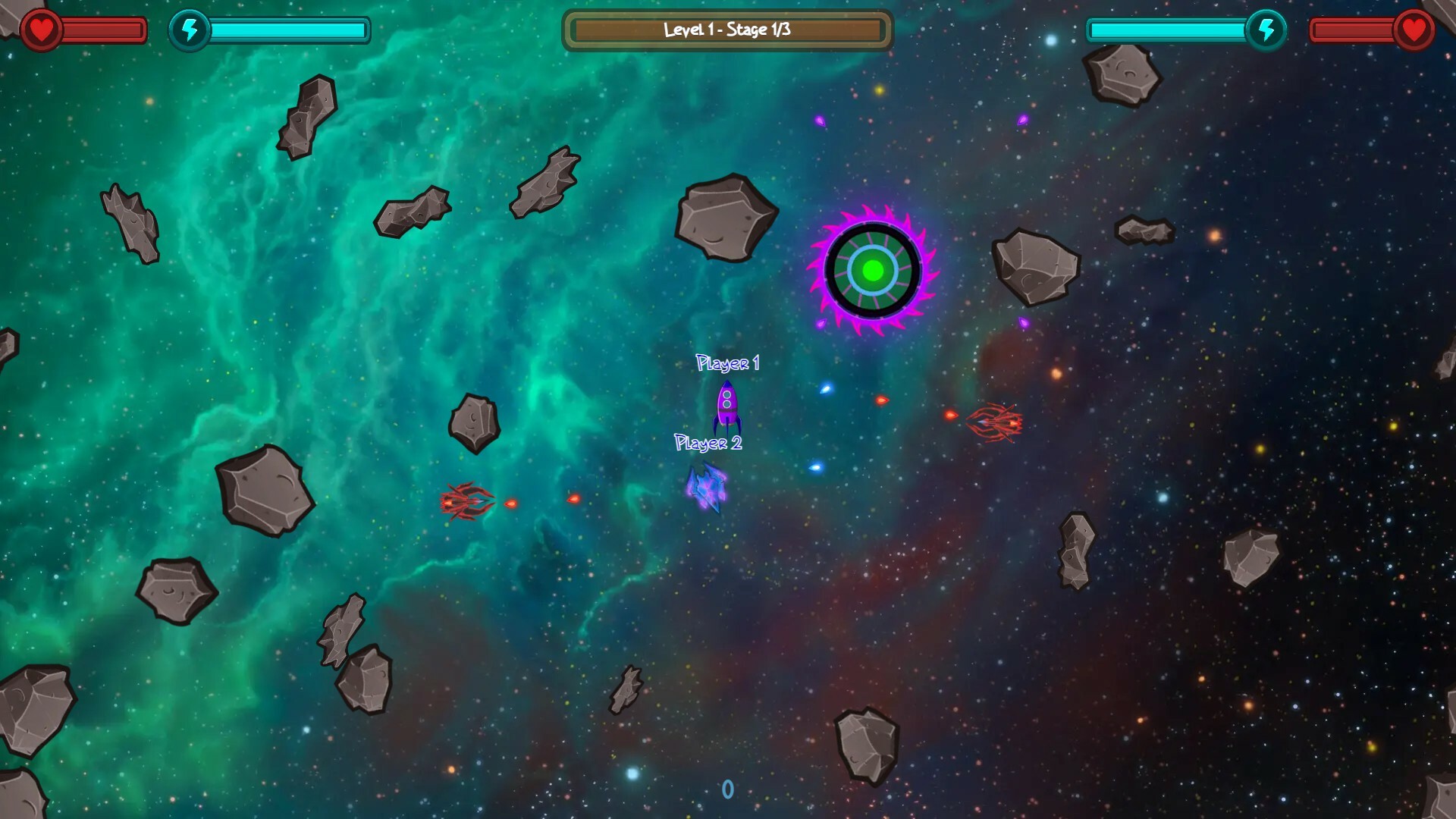Select the 'Player 1' name label

[727, 364]
